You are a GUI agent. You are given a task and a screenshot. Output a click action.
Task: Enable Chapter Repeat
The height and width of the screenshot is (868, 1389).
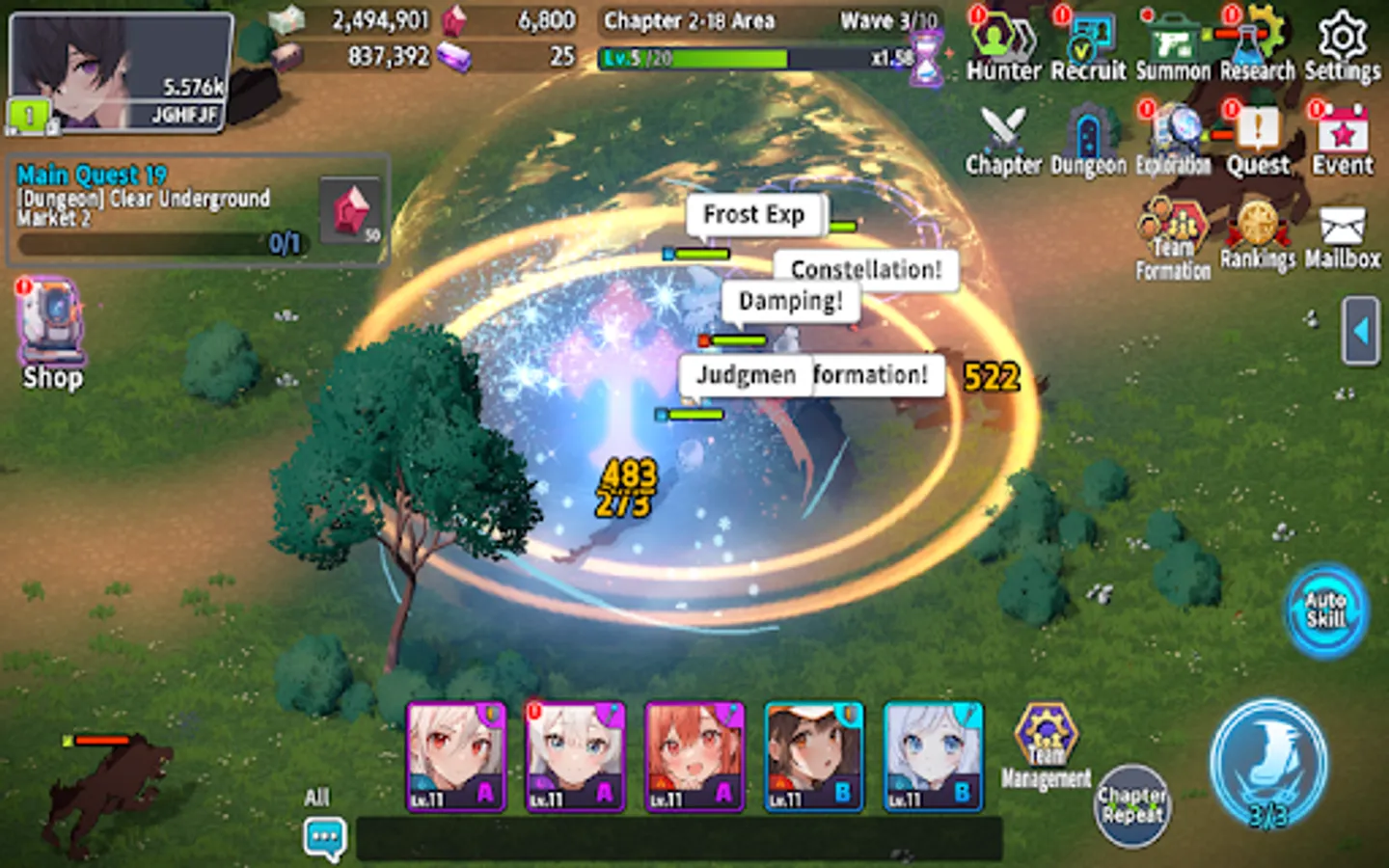1131,806
